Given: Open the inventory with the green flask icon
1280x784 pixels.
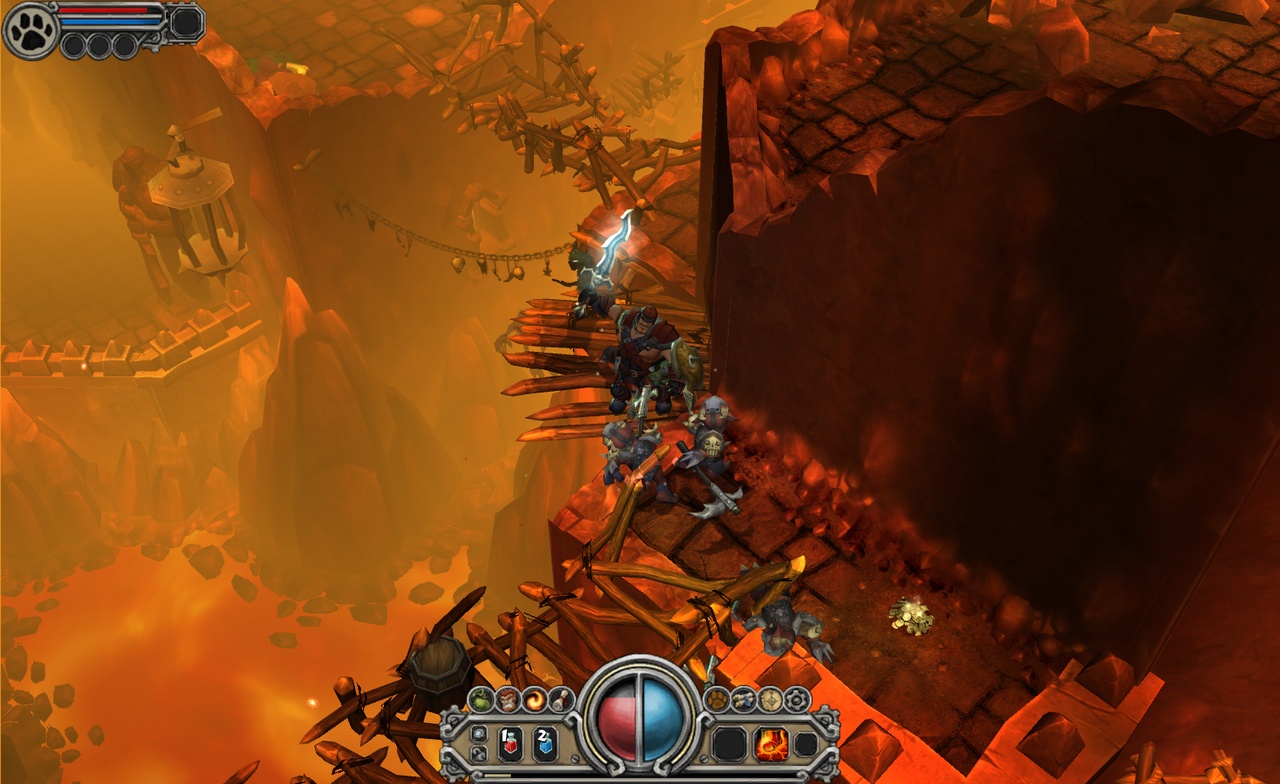Looking at the screenshot, I should coord(483,698).
